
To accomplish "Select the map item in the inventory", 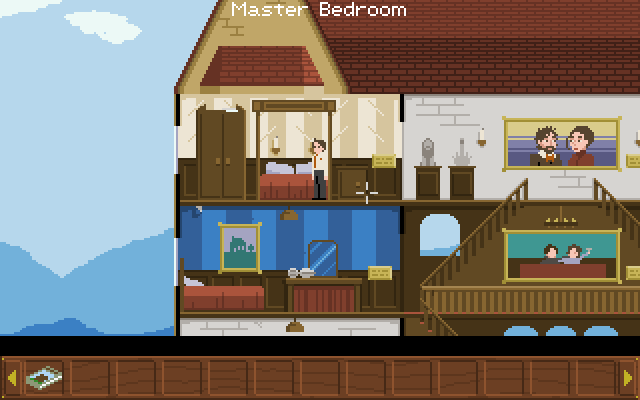I will 43,378.
